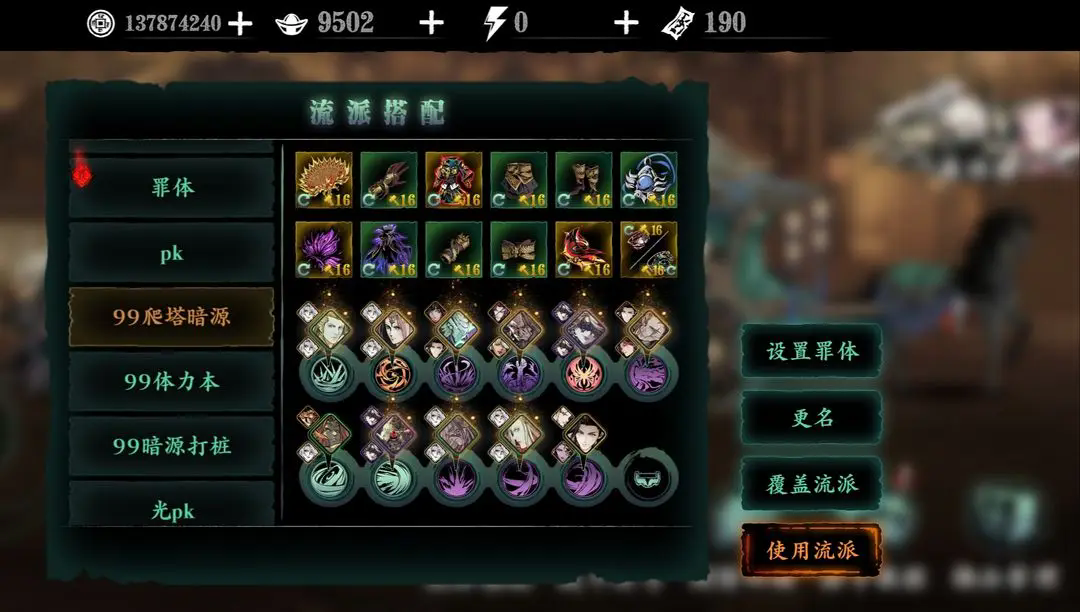
Task: Switch to the pk build preset
Action: tap(172, 253)
